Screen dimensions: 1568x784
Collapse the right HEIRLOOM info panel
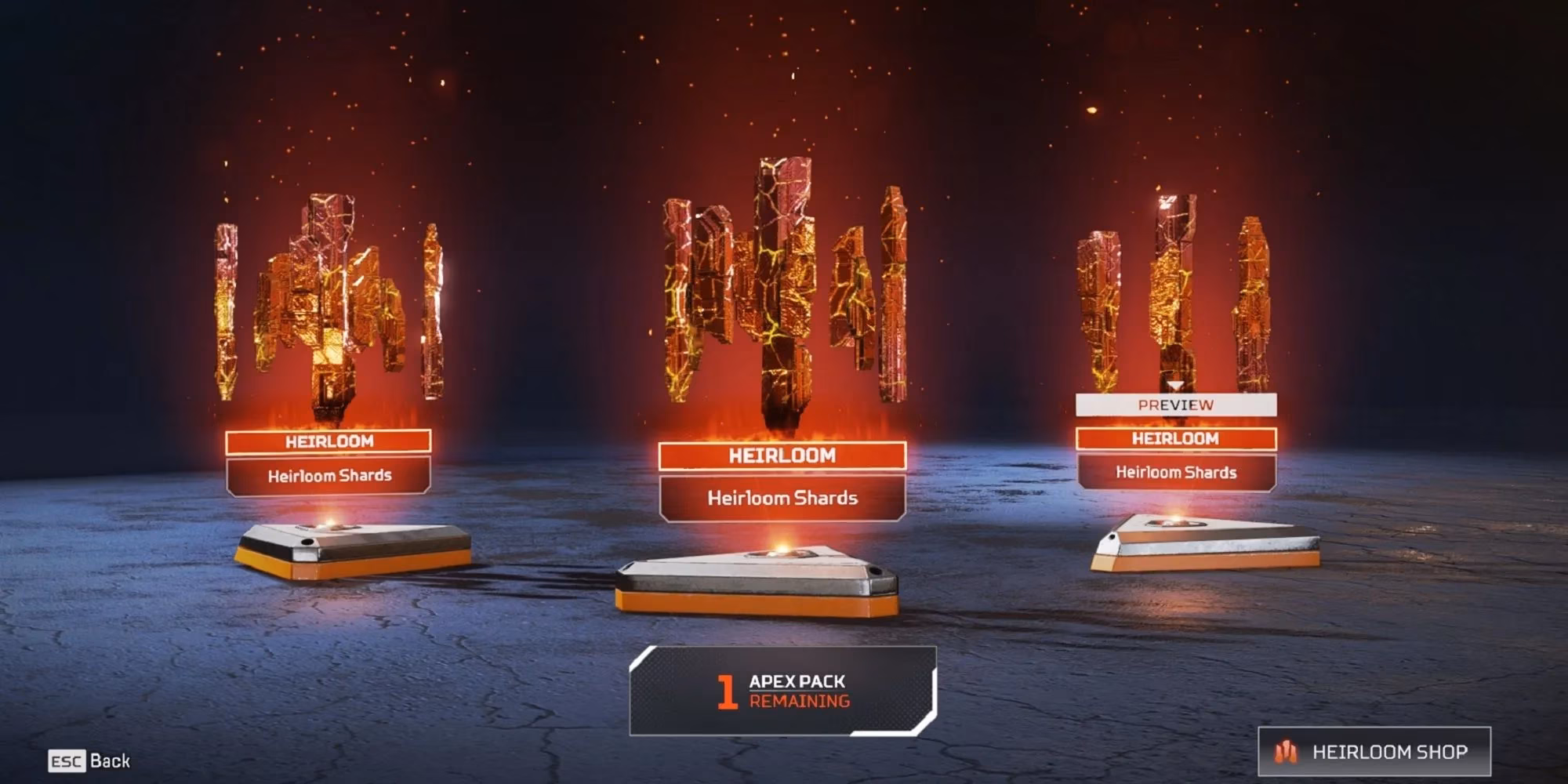(1176, 473)
